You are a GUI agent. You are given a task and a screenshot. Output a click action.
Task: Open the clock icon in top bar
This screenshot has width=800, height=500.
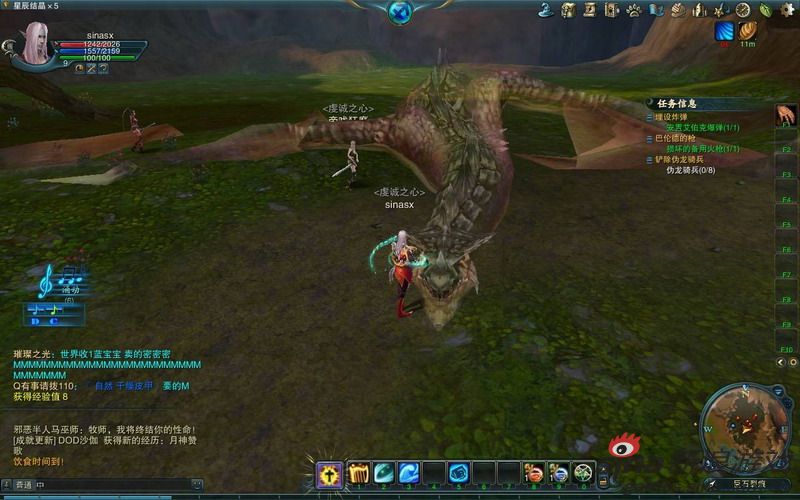coord(743,10)
